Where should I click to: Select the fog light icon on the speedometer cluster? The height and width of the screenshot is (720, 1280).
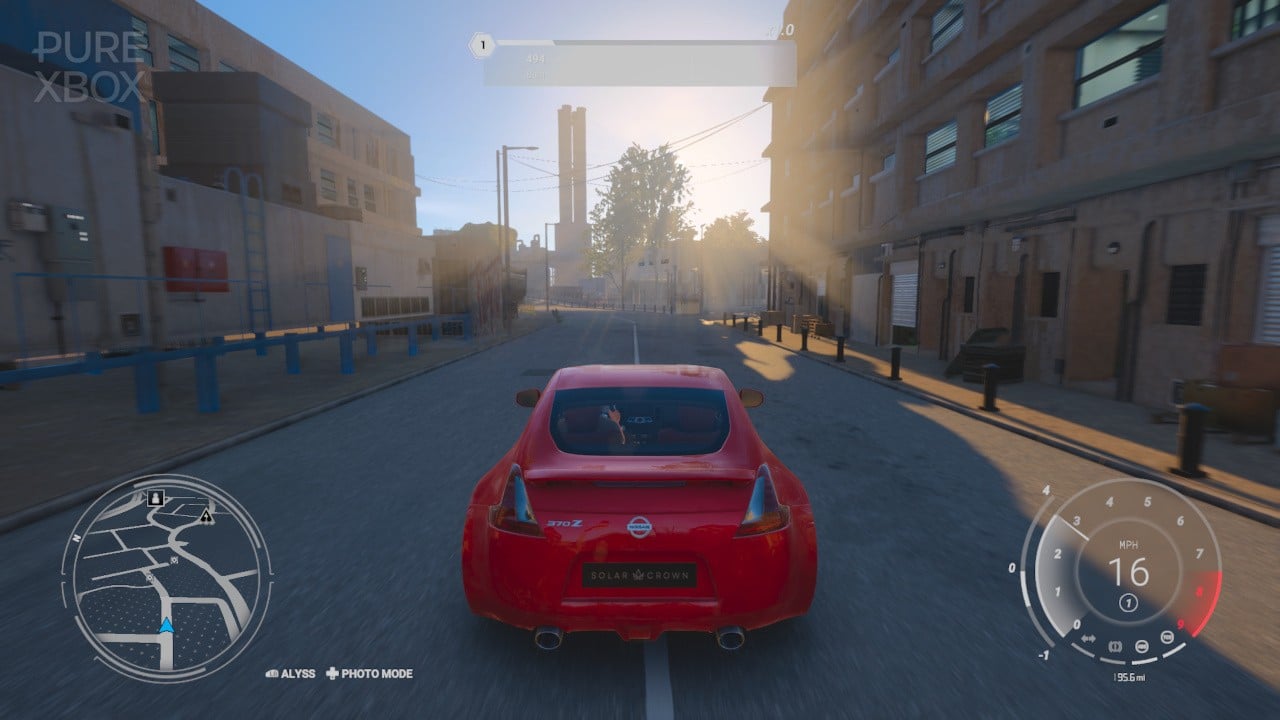click(1165, 637)
